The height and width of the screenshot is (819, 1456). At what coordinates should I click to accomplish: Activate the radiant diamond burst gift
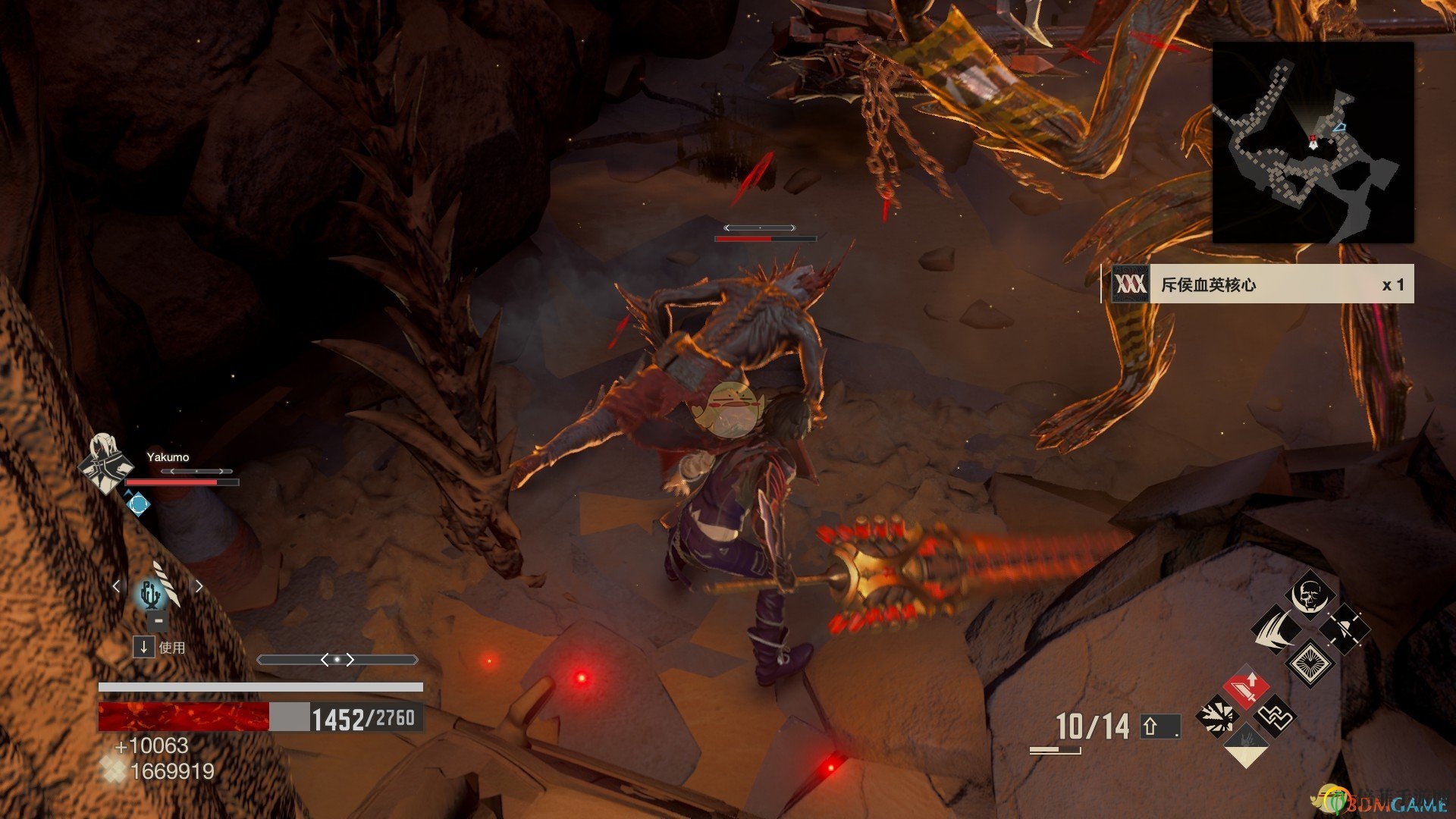(x=1310, y=662)
